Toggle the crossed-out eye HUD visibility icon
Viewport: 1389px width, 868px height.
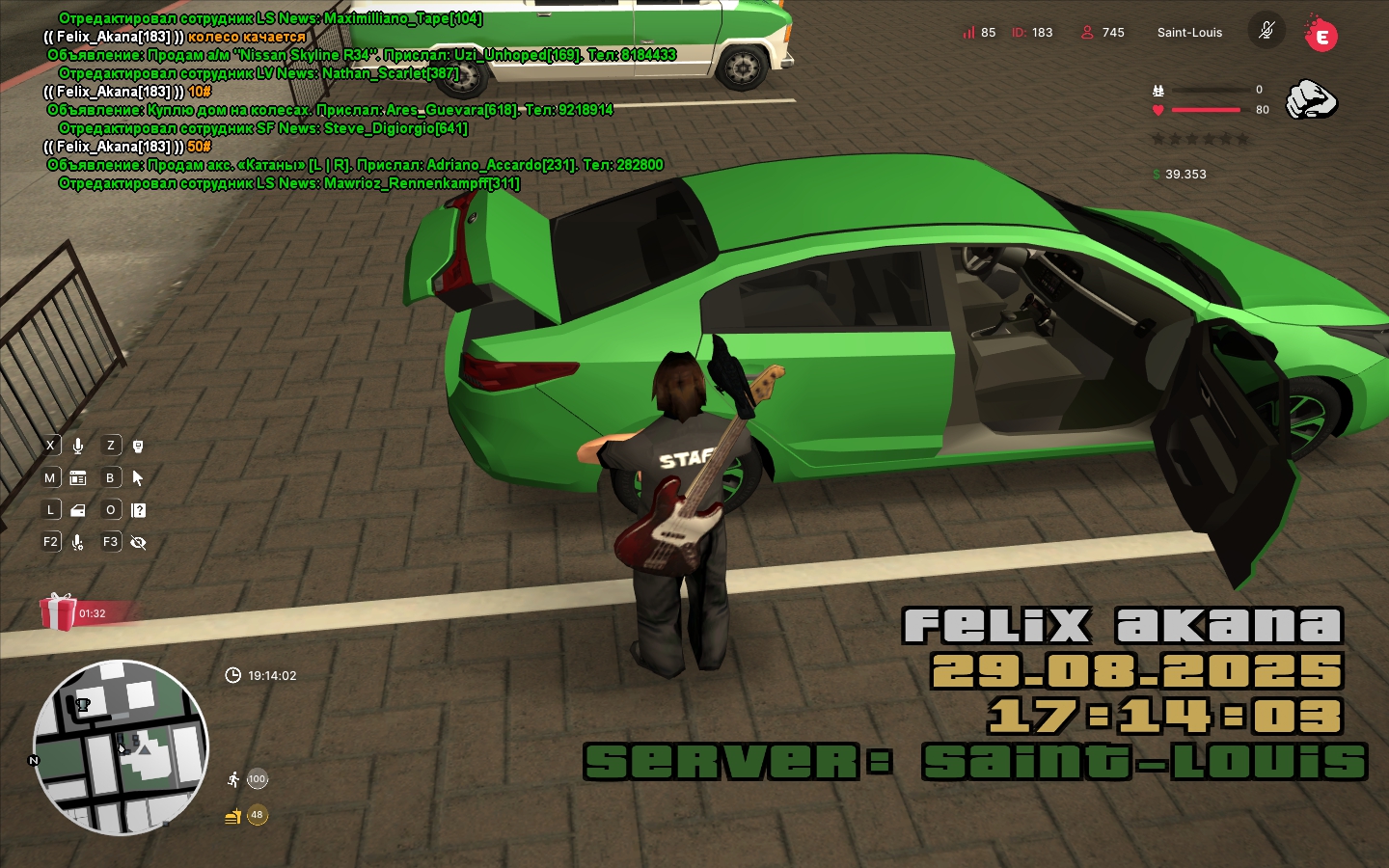click(138, 542)
